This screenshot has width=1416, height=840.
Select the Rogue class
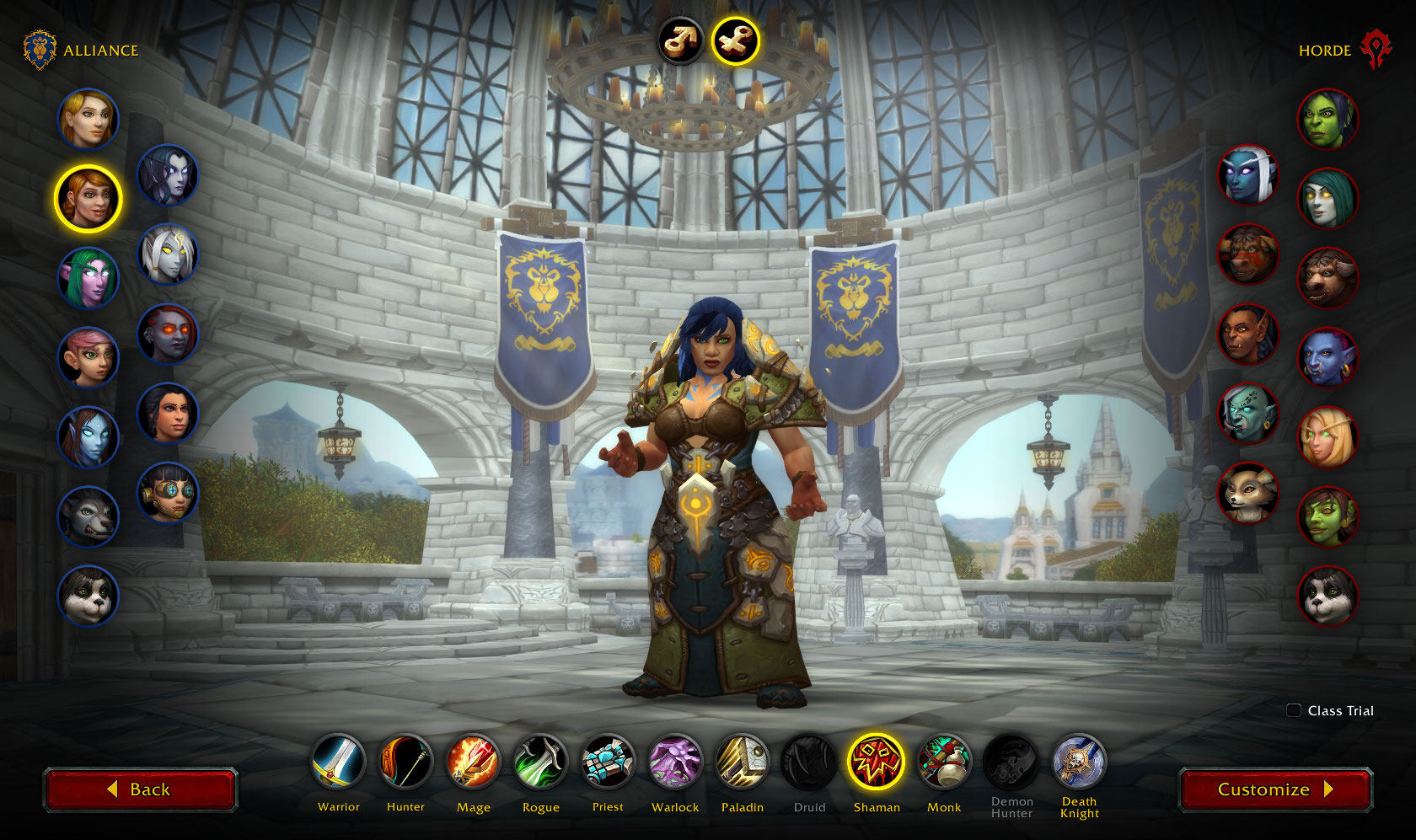(540, 762)
